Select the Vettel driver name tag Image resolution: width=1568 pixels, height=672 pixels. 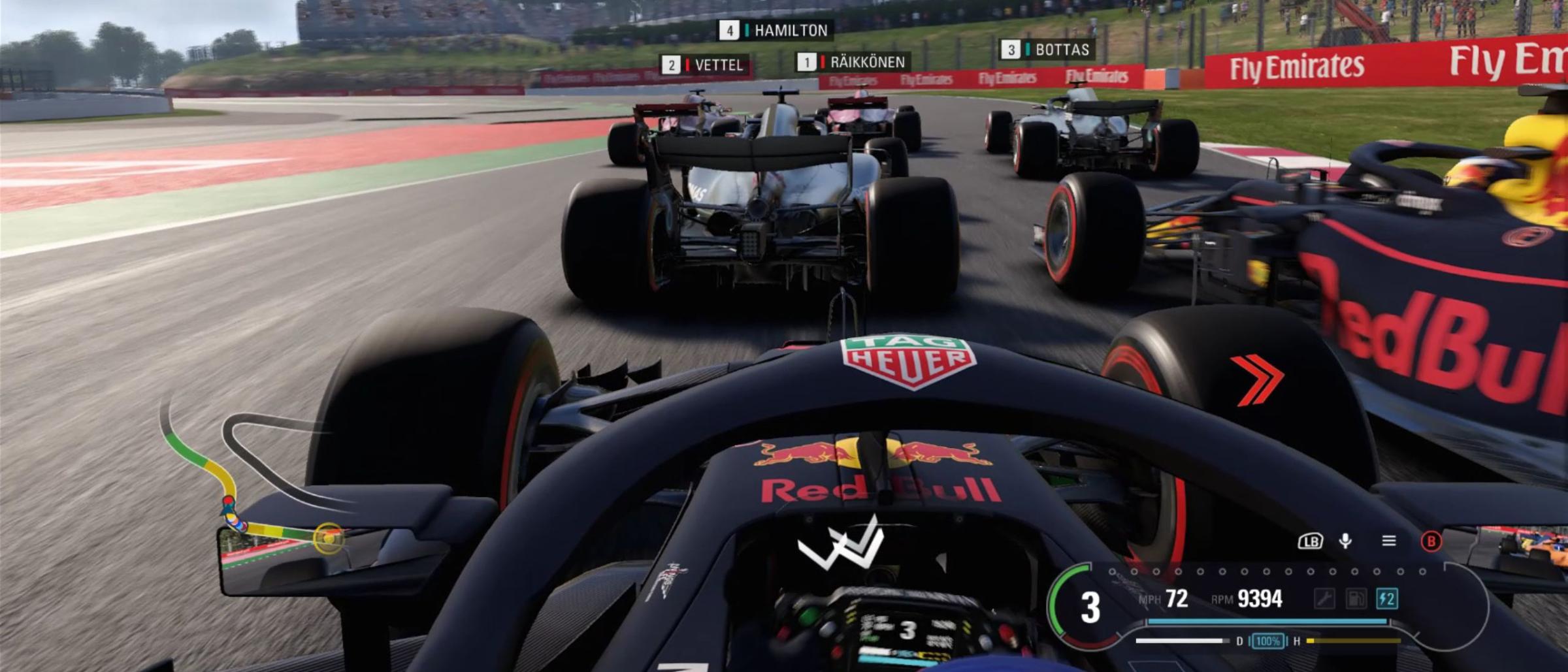coord(707,65)
